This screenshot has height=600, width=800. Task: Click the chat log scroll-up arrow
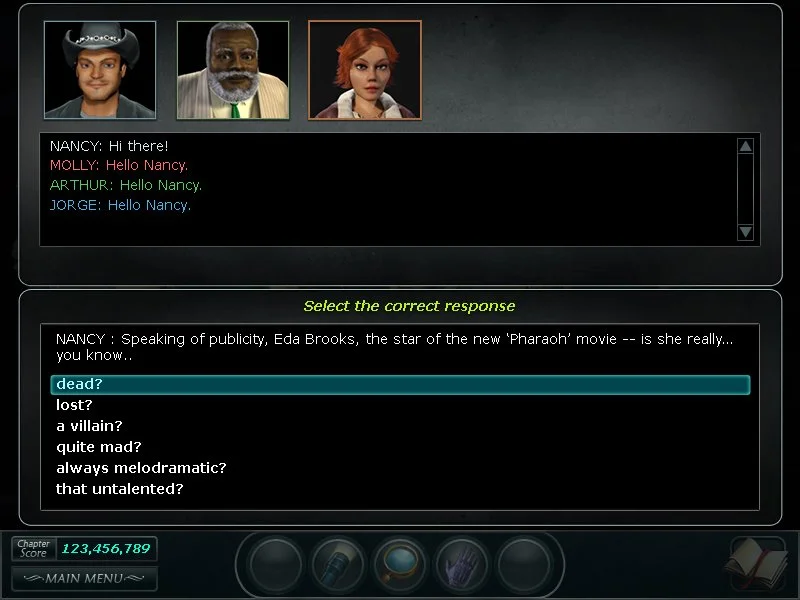pos(745,146)
